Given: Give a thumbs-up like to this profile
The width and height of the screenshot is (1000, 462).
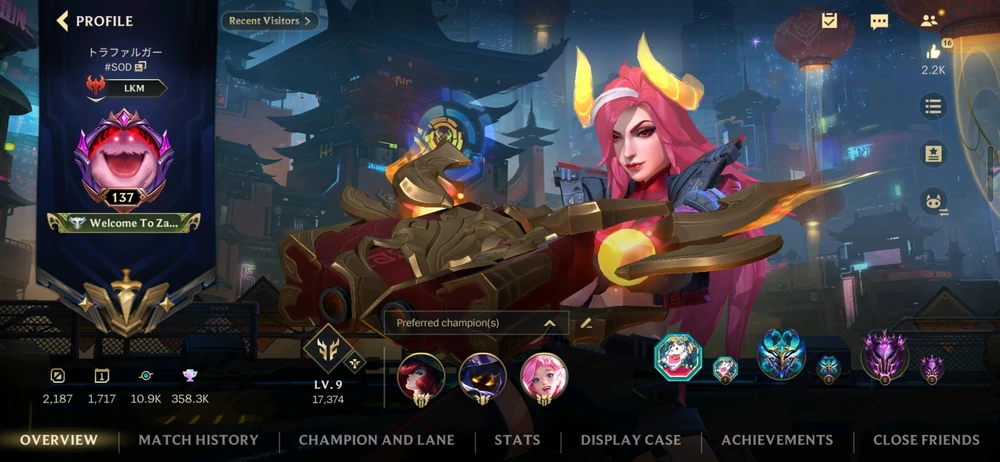Looking at the screenshot, I should click(x=933, y=52).
